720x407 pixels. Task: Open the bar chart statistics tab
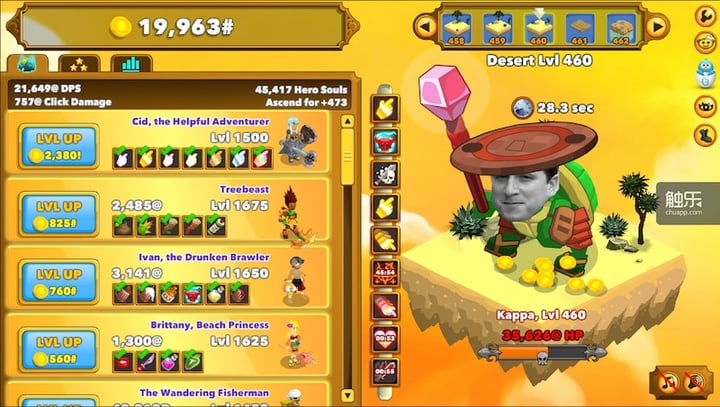131,65
